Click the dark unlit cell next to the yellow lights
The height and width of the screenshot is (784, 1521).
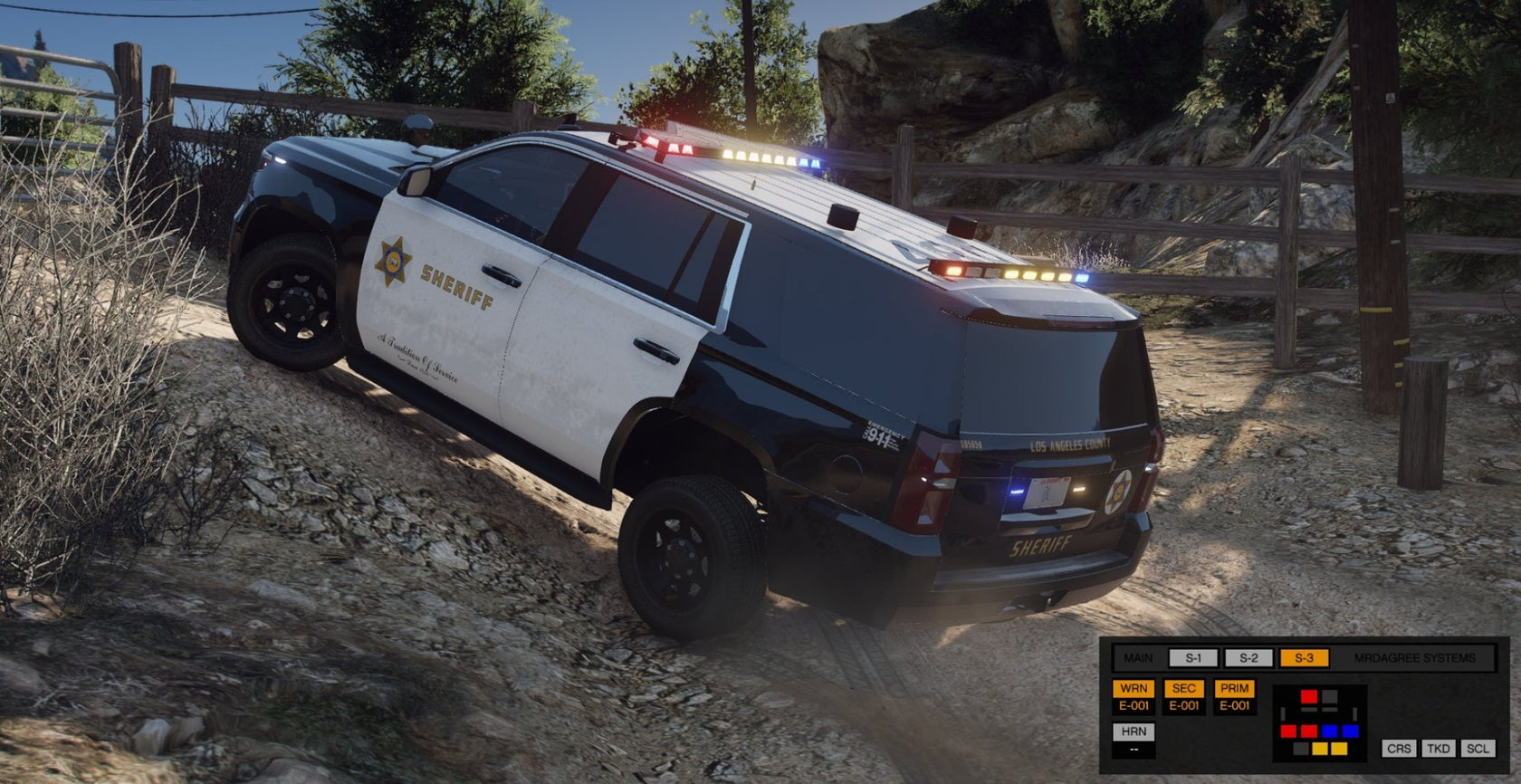coord(1300,750)
